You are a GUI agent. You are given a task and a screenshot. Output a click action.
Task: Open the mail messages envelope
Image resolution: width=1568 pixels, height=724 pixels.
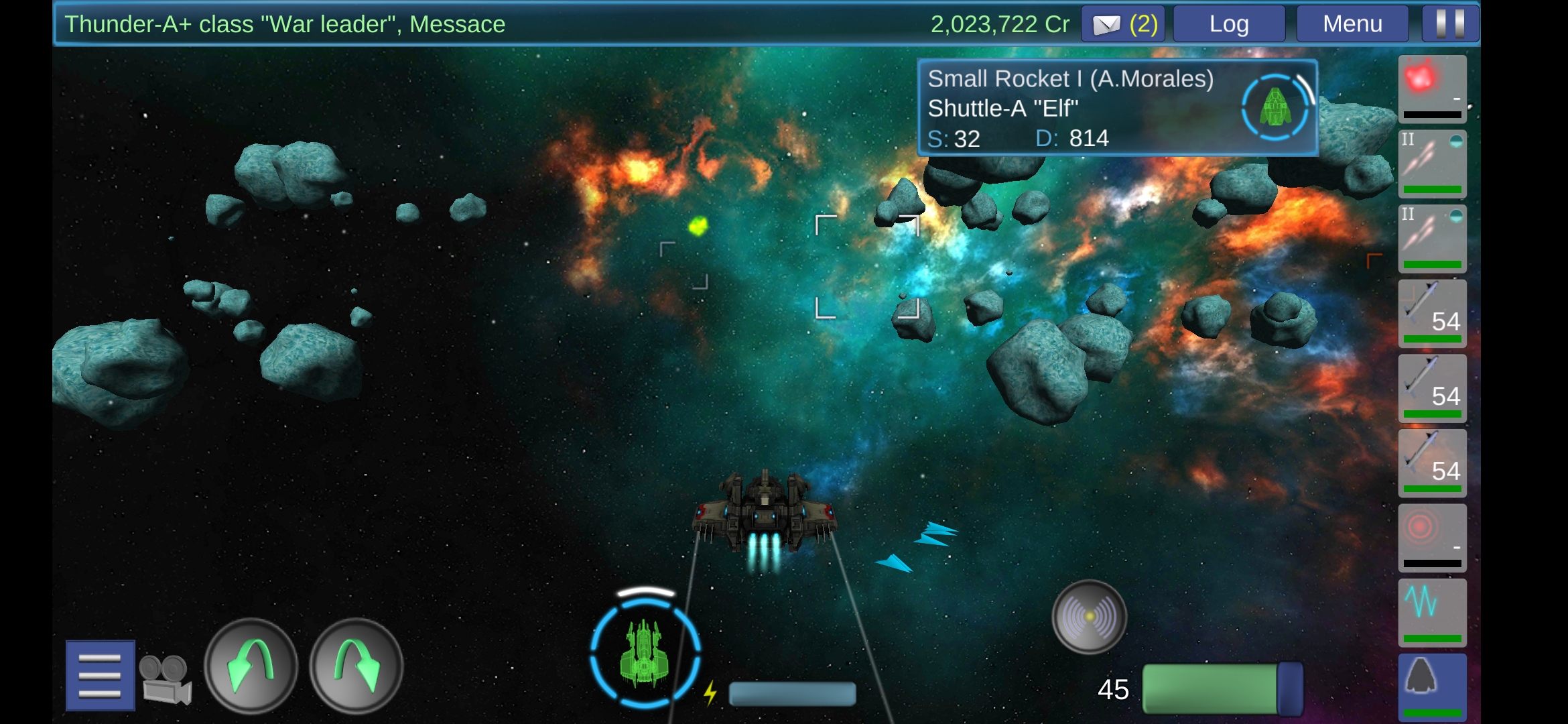1123,24
